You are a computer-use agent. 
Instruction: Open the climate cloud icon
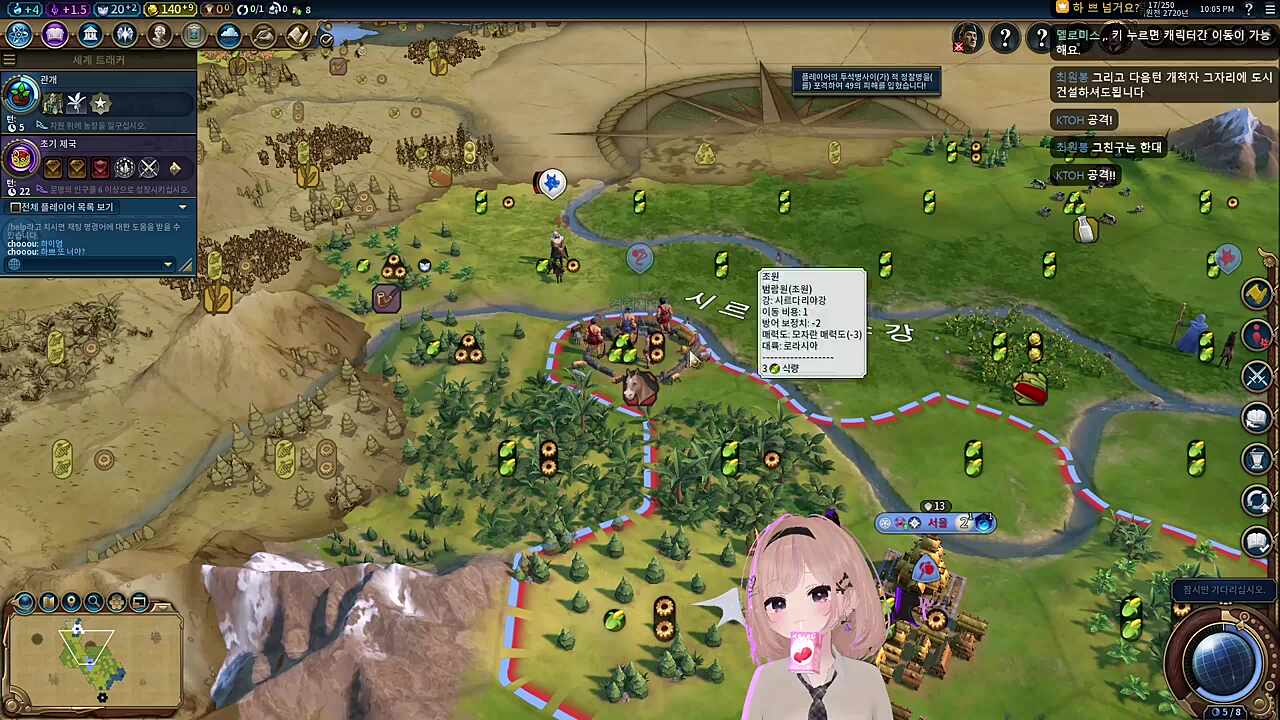[229, 36]
